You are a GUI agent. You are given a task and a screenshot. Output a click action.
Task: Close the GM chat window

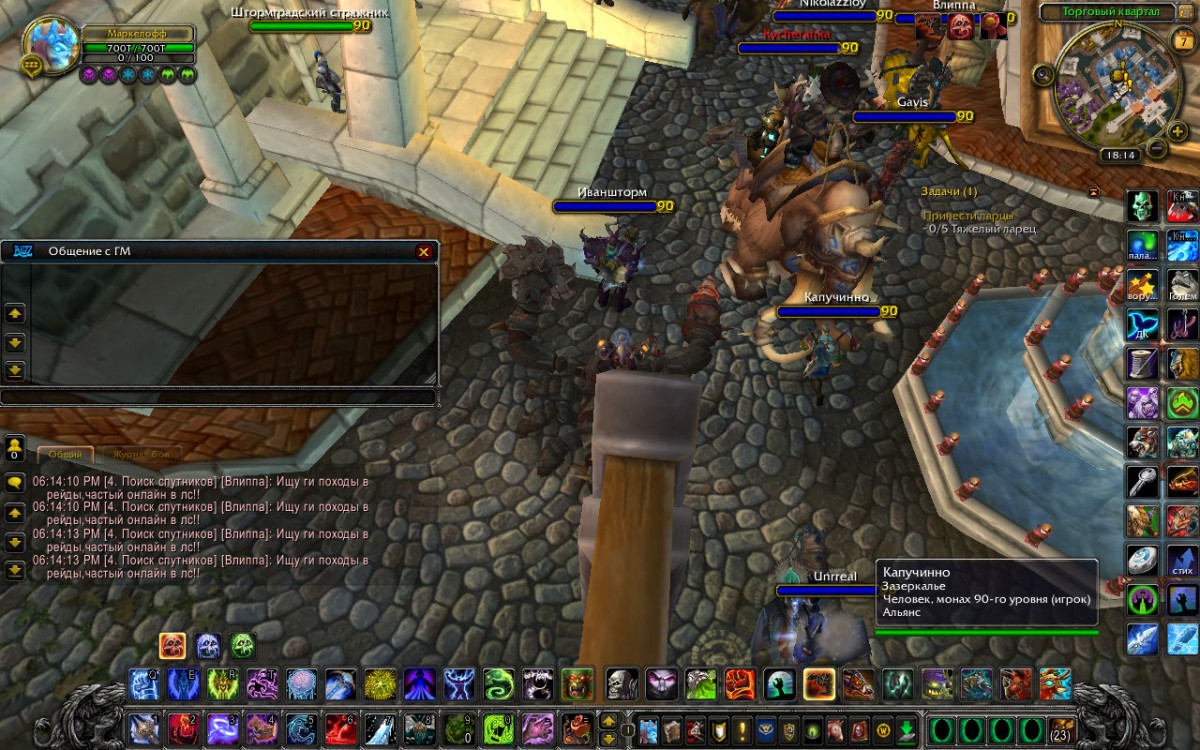click(x=424, y=252)
